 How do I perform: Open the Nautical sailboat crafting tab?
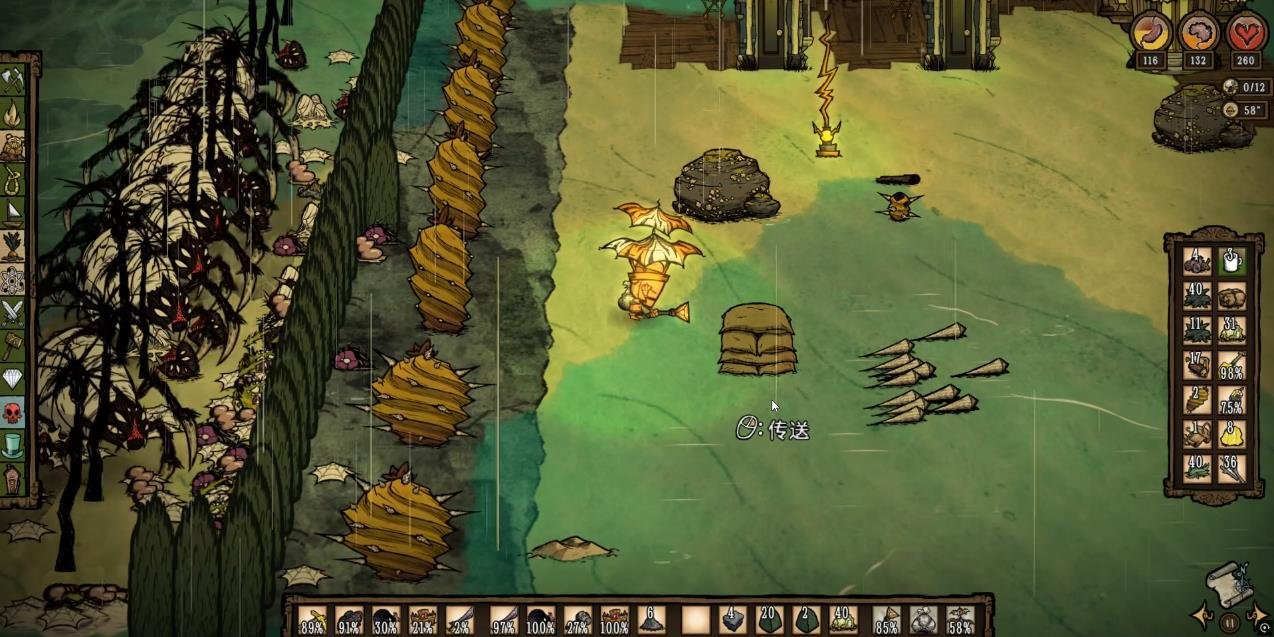(x=12, y=212)
